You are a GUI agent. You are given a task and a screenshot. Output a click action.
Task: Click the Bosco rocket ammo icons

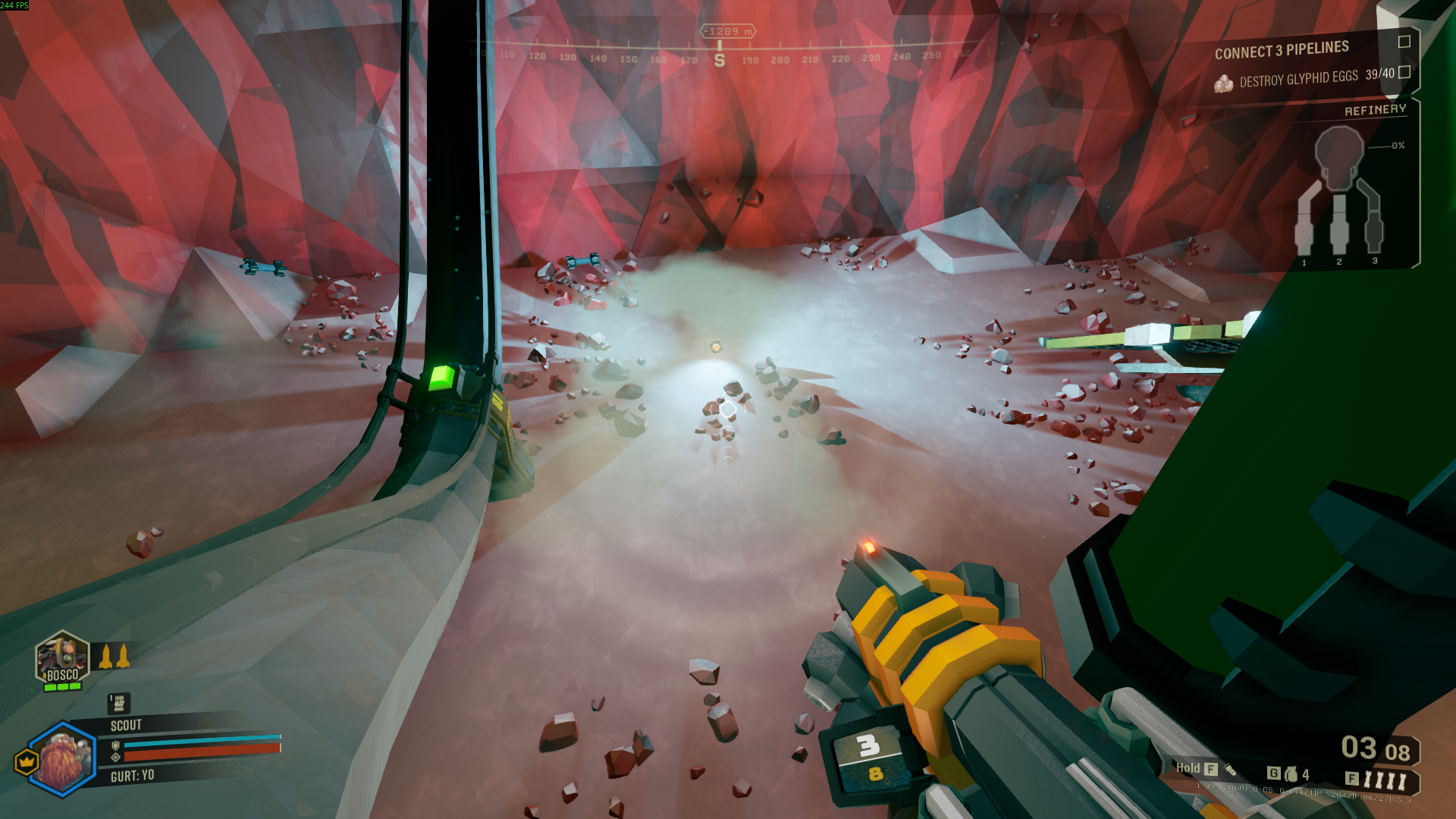coord(115,657)
